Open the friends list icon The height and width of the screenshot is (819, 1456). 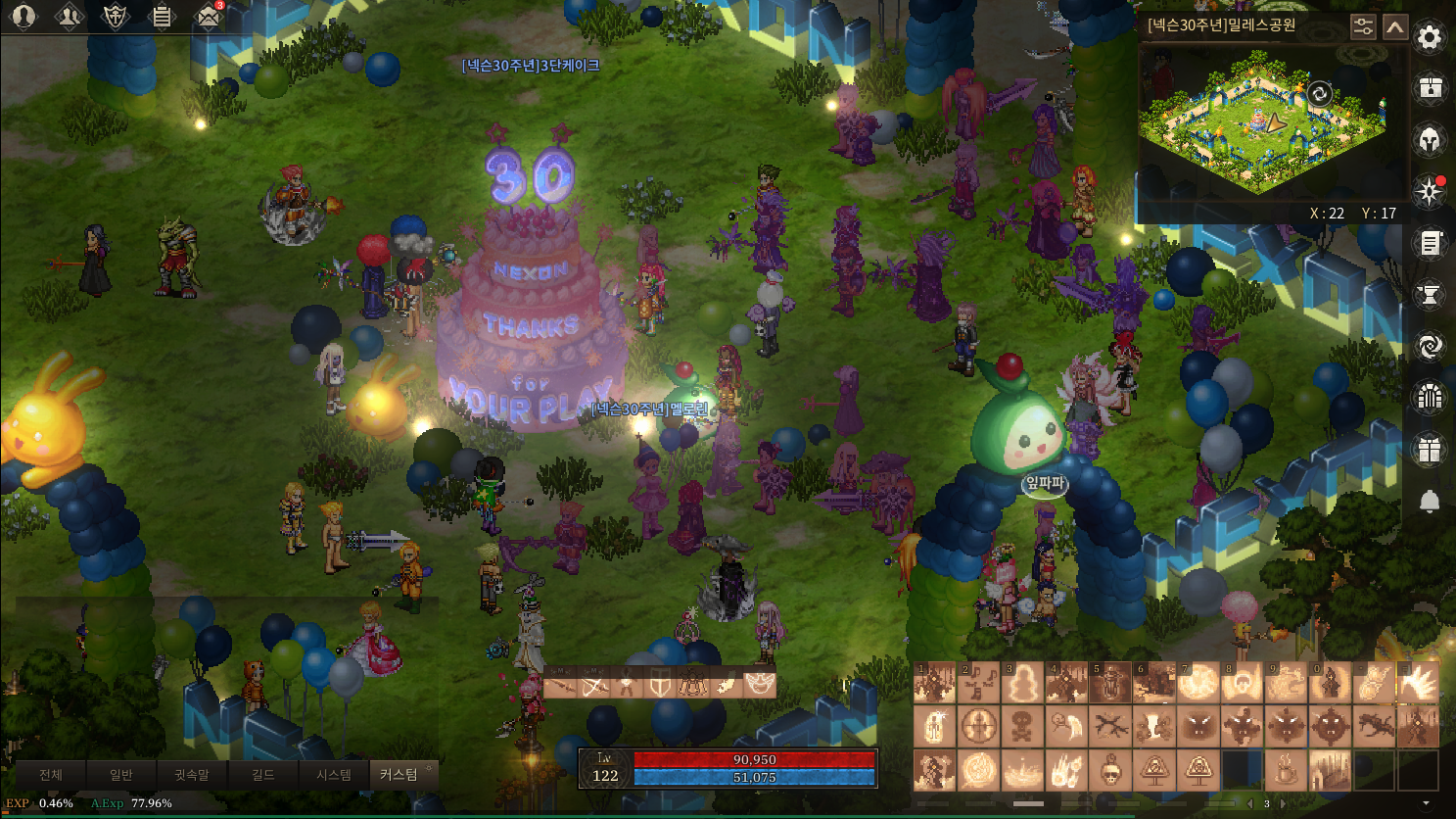[70, 17]
